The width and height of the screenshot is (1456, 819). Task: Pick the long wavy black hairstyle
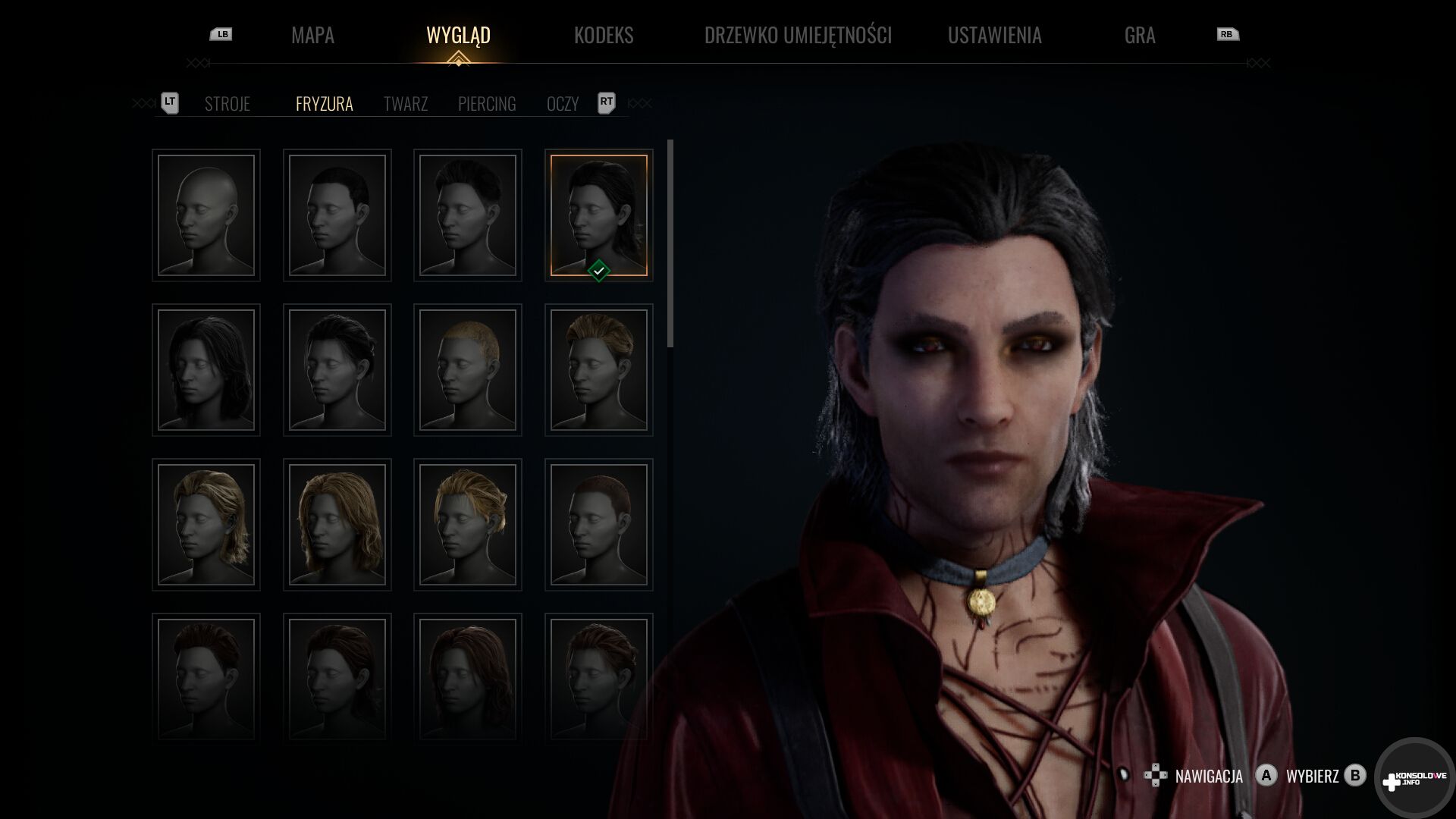click(x=206, y=370)
